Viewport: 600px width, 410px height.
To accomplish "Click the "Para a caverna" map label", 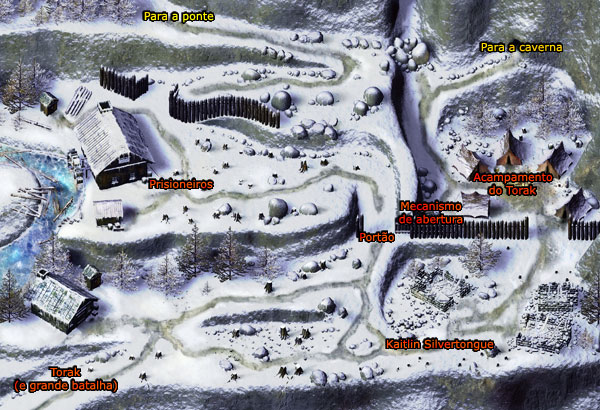I will [521, 47].
